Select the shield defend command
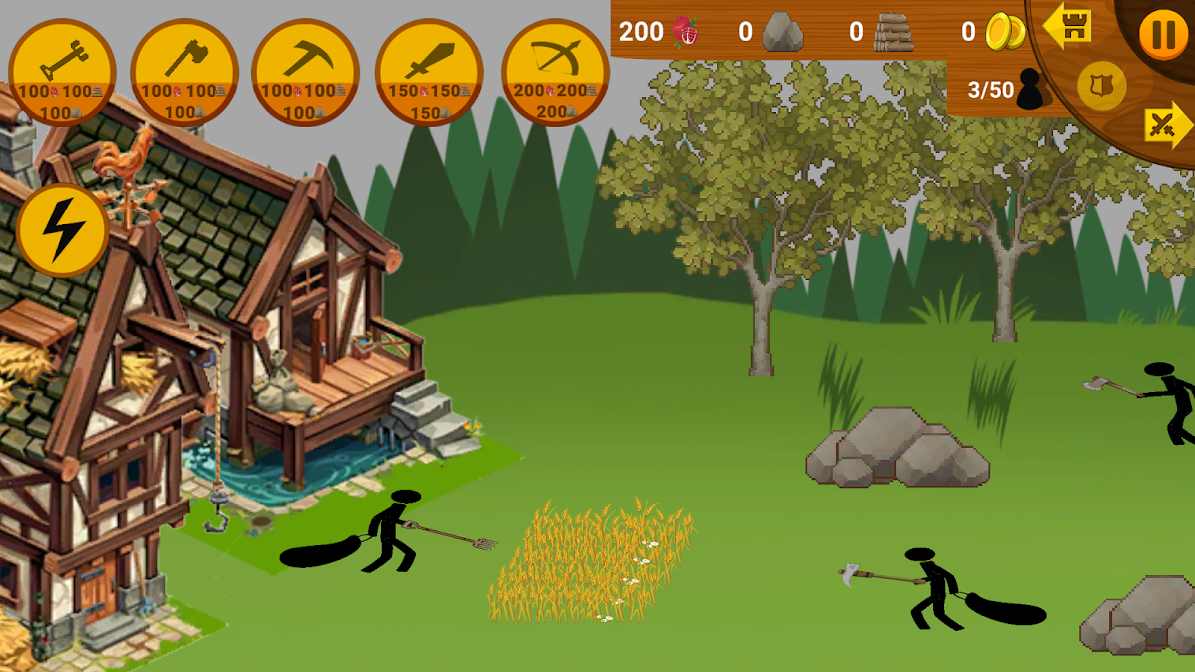This screenshot has width=1195, height=672. coord(1102,86)
